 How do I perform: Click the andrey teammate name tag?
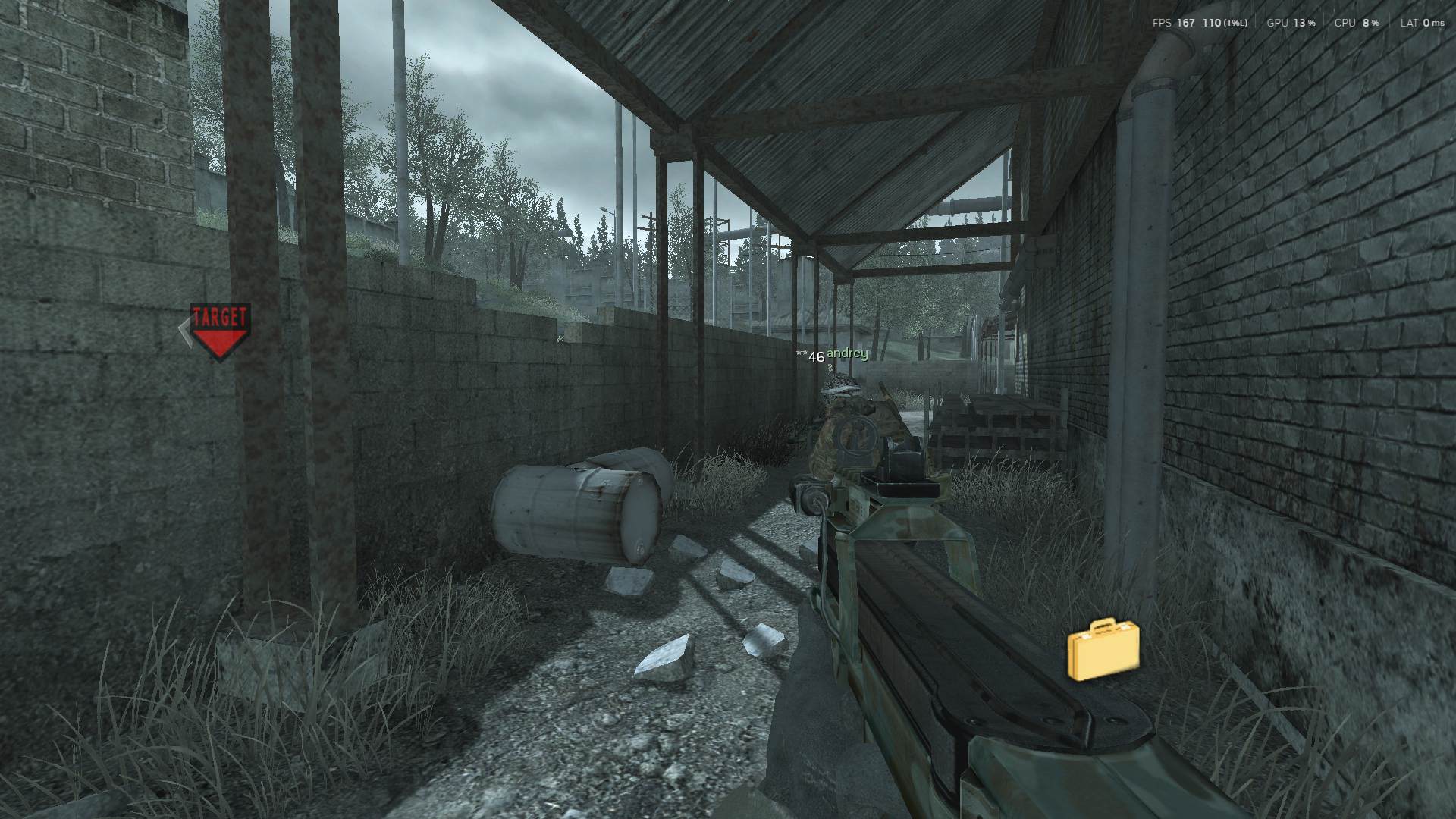click(x=846, y=353)
